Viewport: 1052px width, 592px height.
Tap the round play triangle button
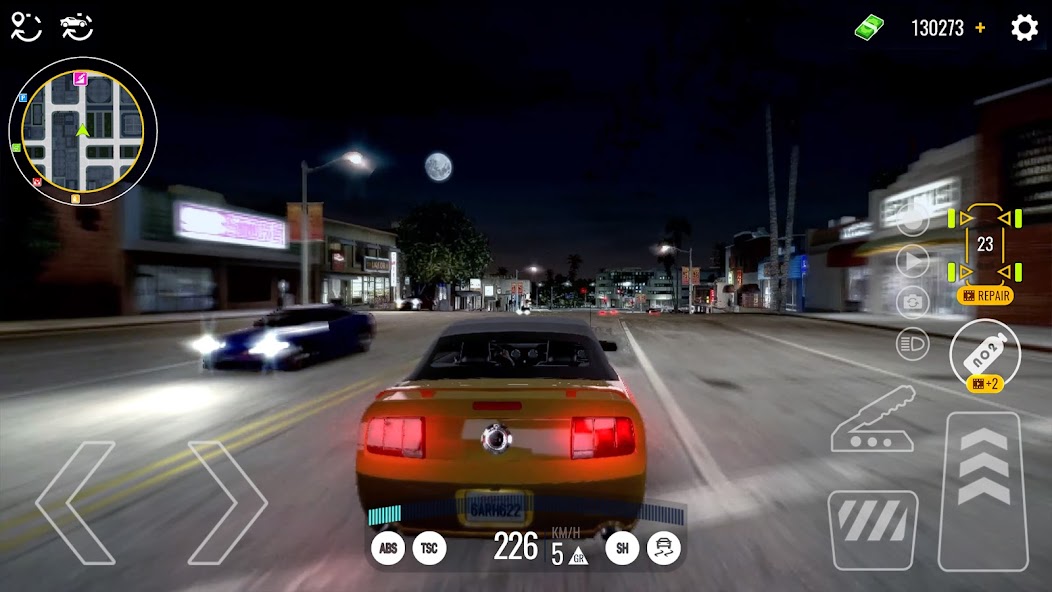(x=912, y=262)
